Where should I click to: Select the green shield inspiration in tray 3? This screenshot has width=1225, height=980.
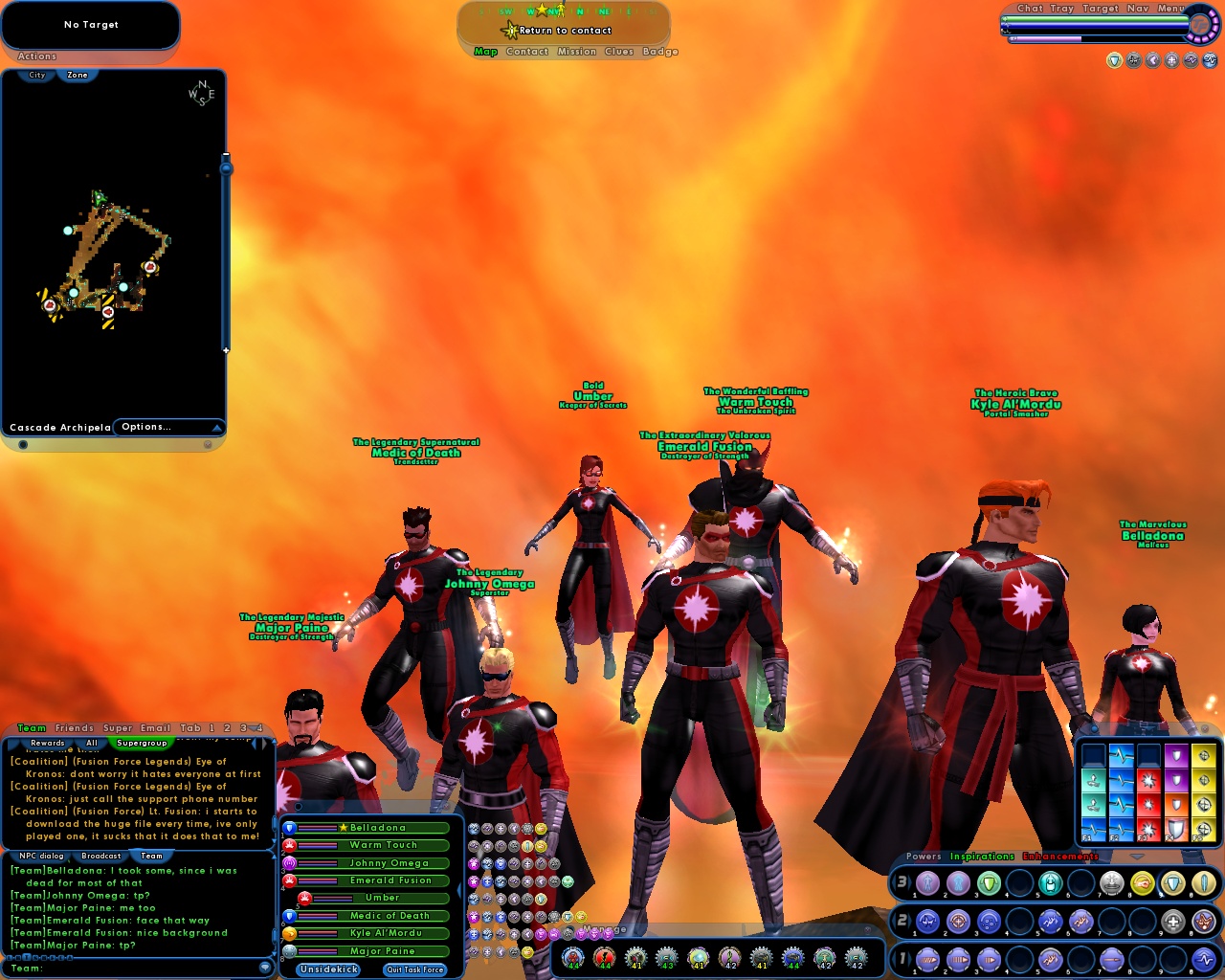pos(990,883)
